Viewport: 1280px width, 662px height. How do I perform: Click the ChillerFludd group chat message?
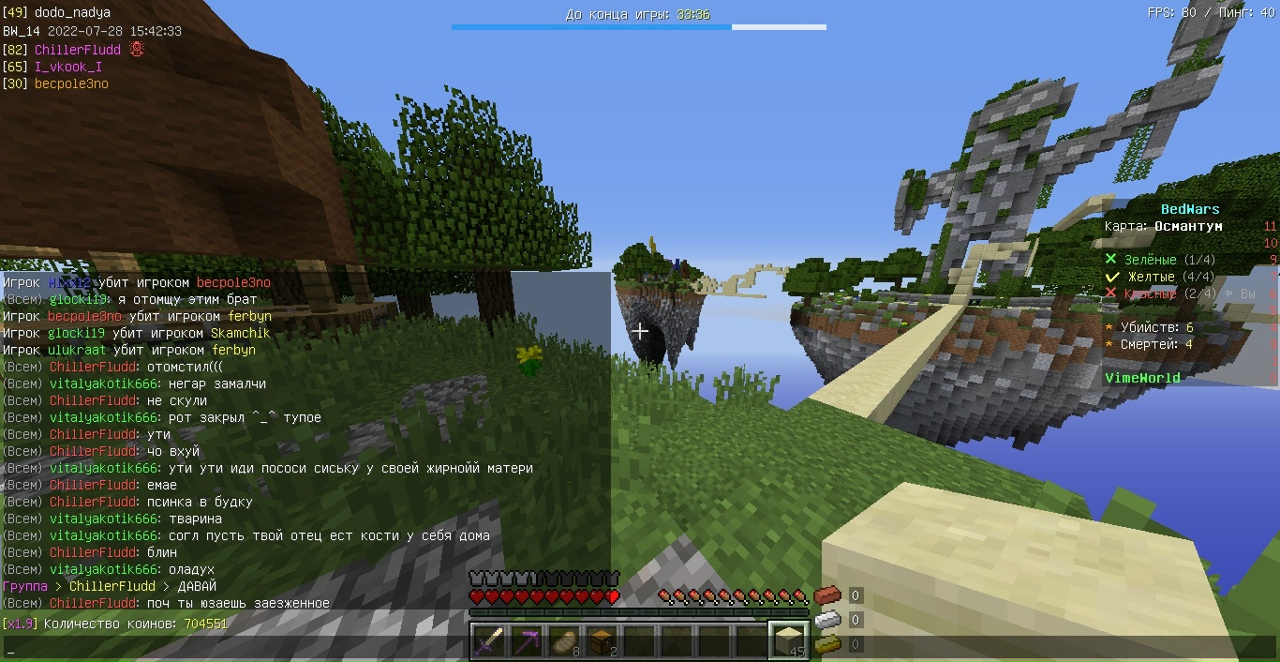pos(110,587)
